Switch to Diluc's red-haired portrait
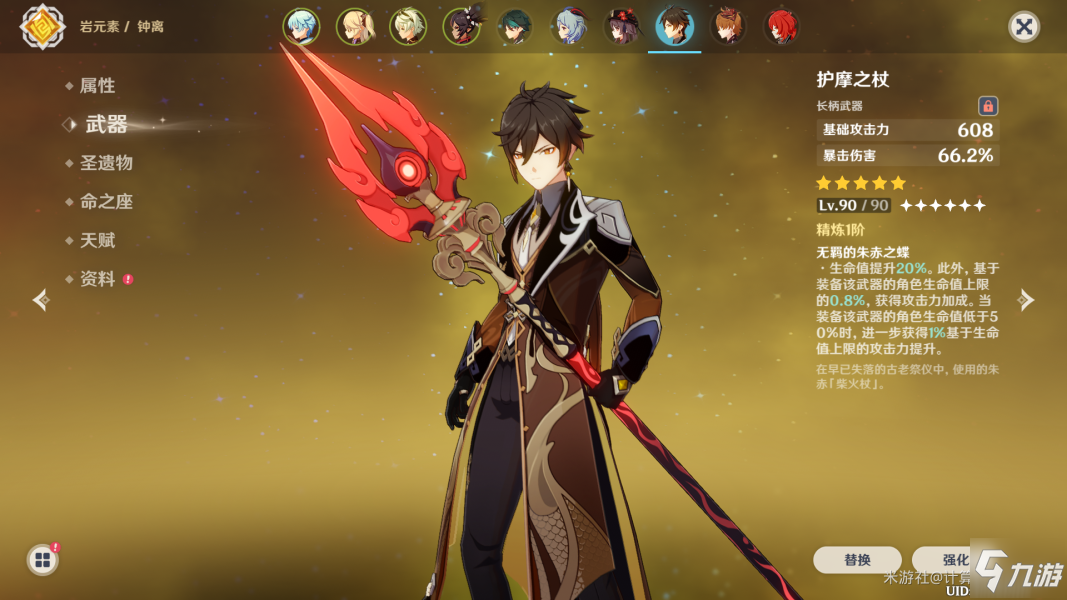 click(781, 27)
